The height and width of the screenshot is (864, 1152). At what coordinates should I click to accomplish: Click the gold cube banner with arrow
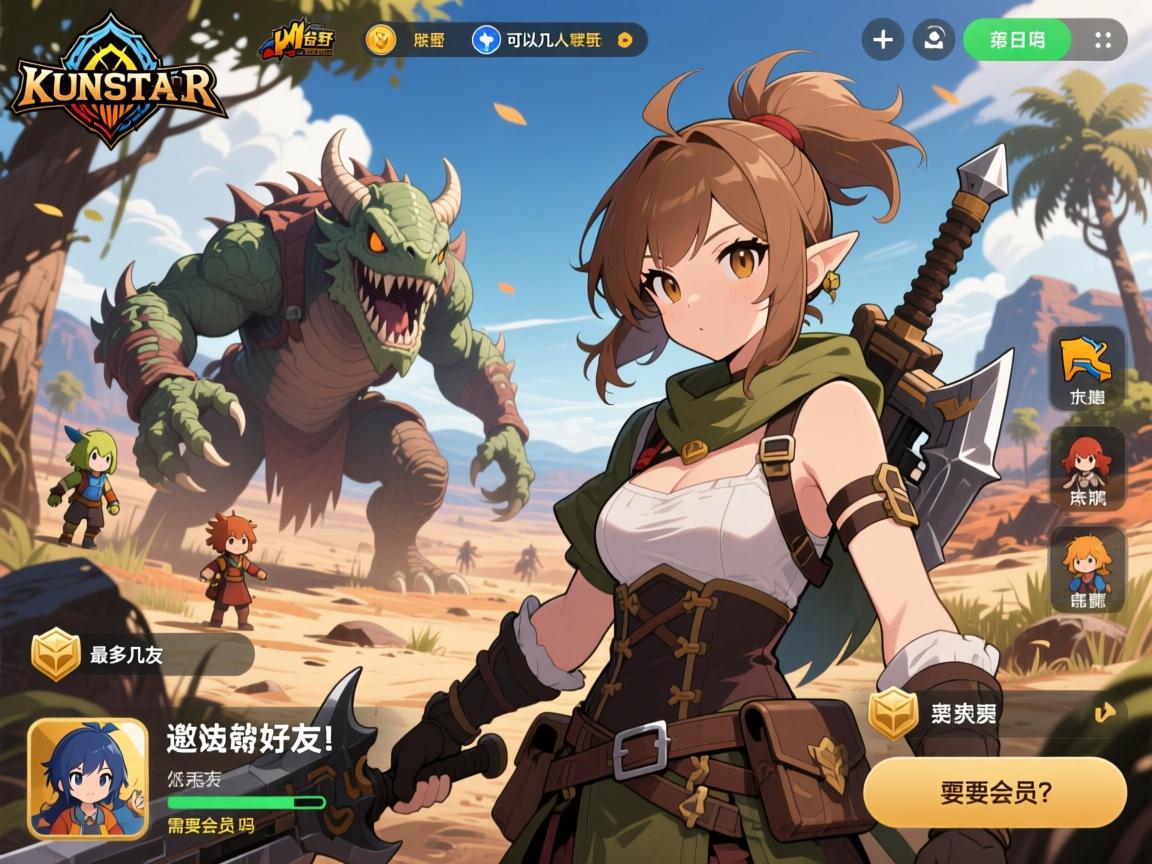[x=995, y=713]
